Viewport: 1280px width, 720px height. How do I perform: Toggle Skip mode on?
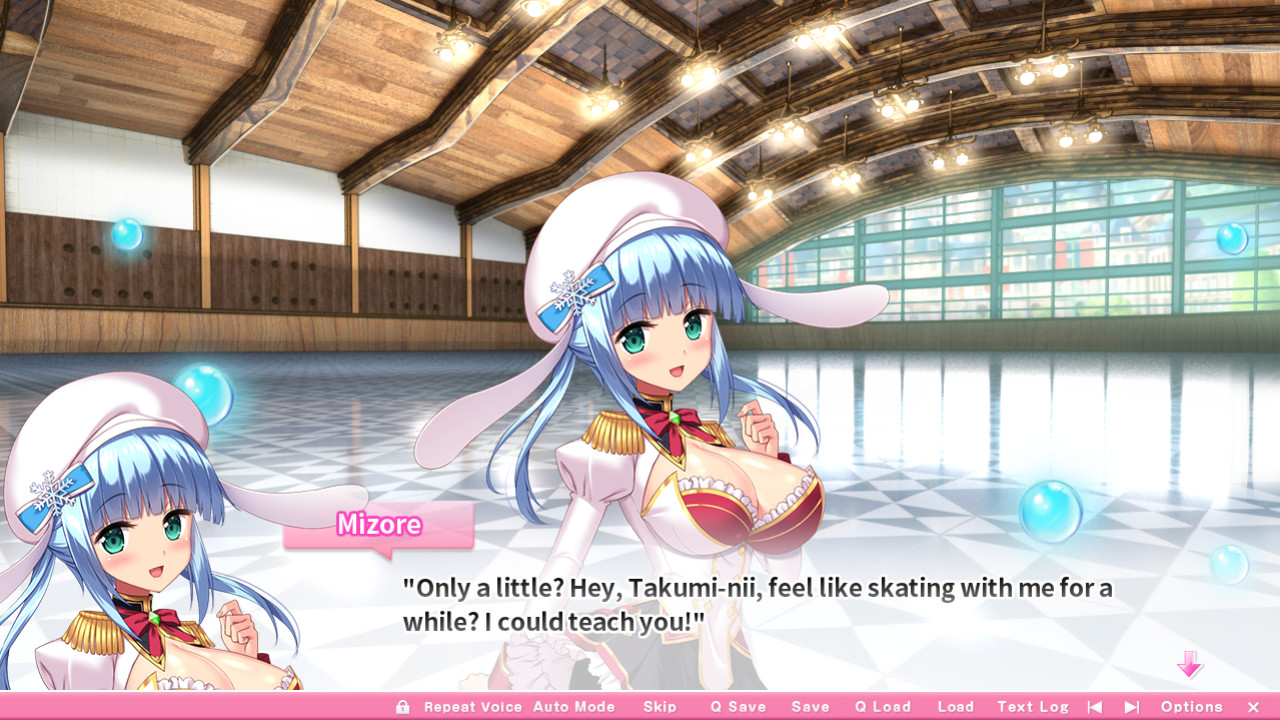[x=660, y=706]
